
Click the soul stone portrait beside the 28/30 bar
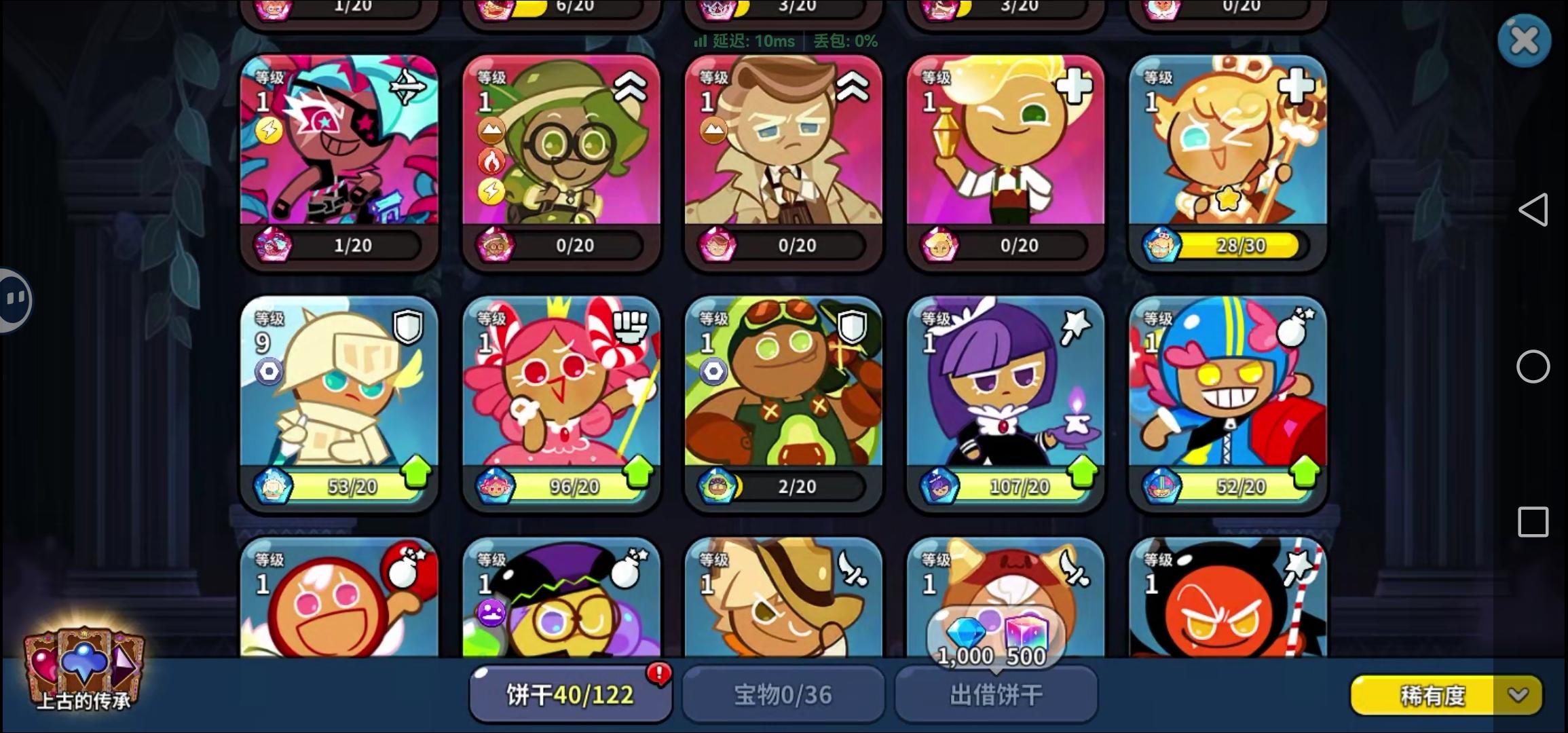(x=1162, y=246)
